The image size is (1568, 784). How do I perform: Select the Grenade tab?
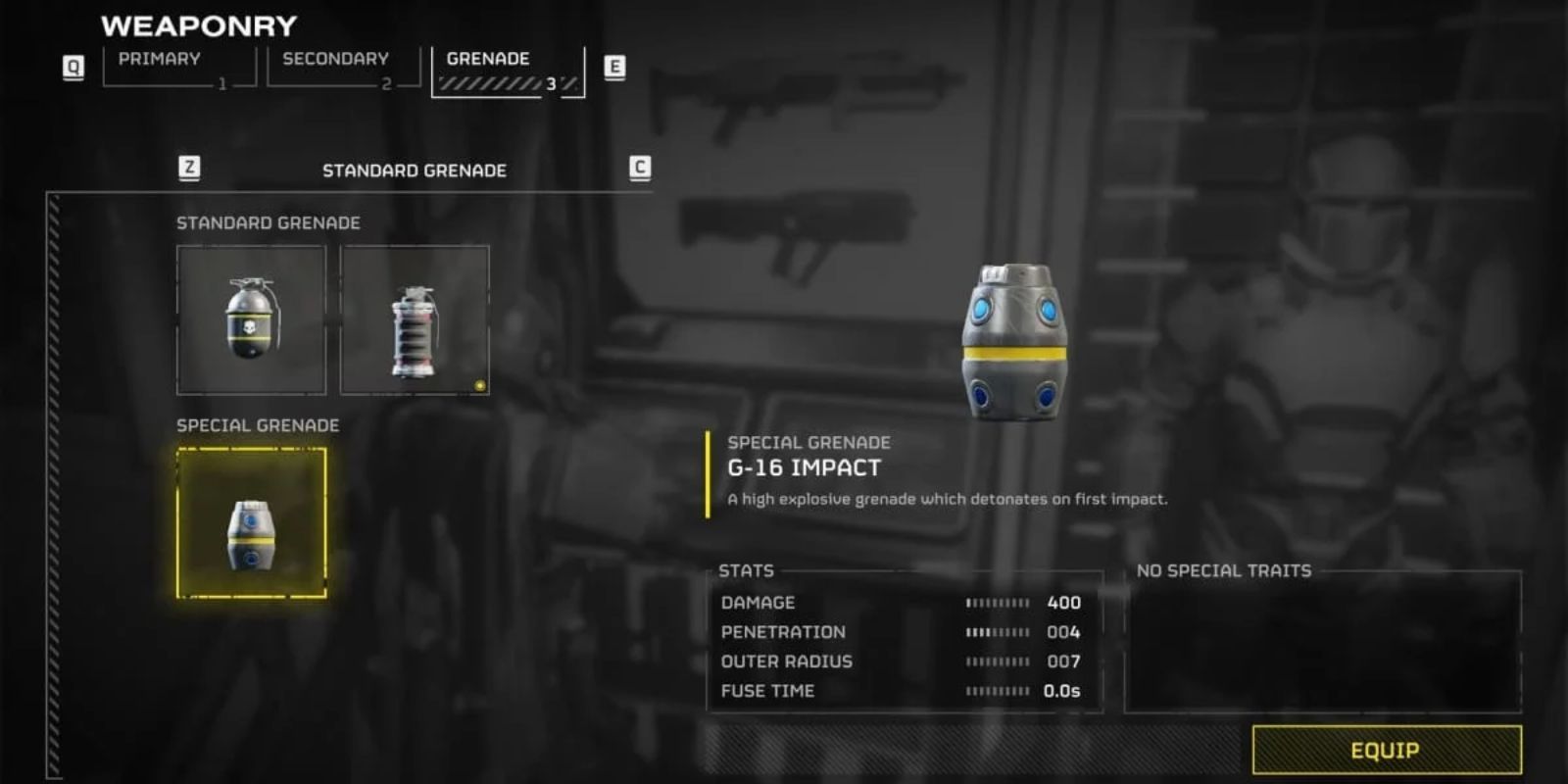[x=507, y=69]
